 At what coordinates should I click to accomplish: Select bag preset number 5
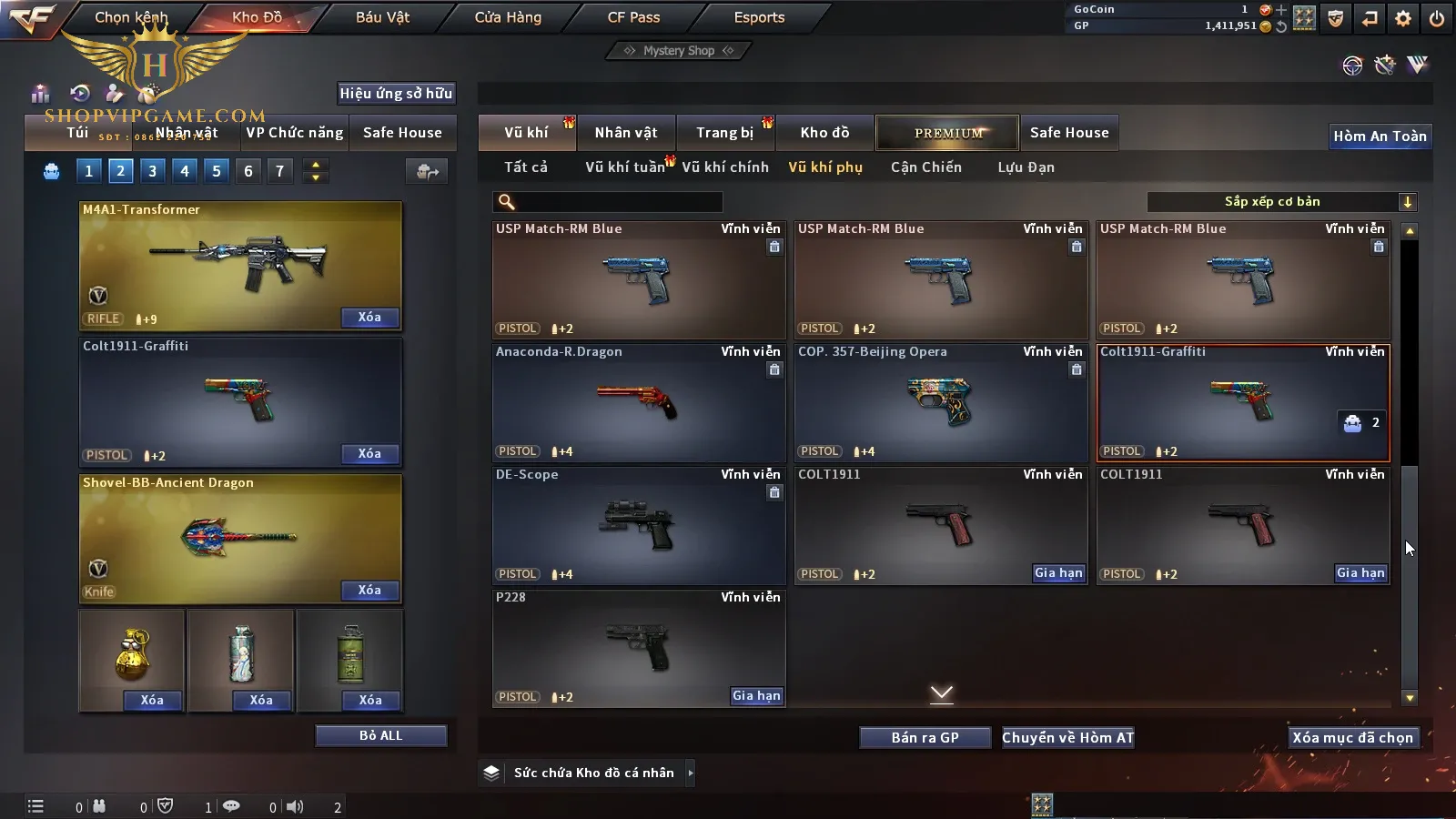217,171
